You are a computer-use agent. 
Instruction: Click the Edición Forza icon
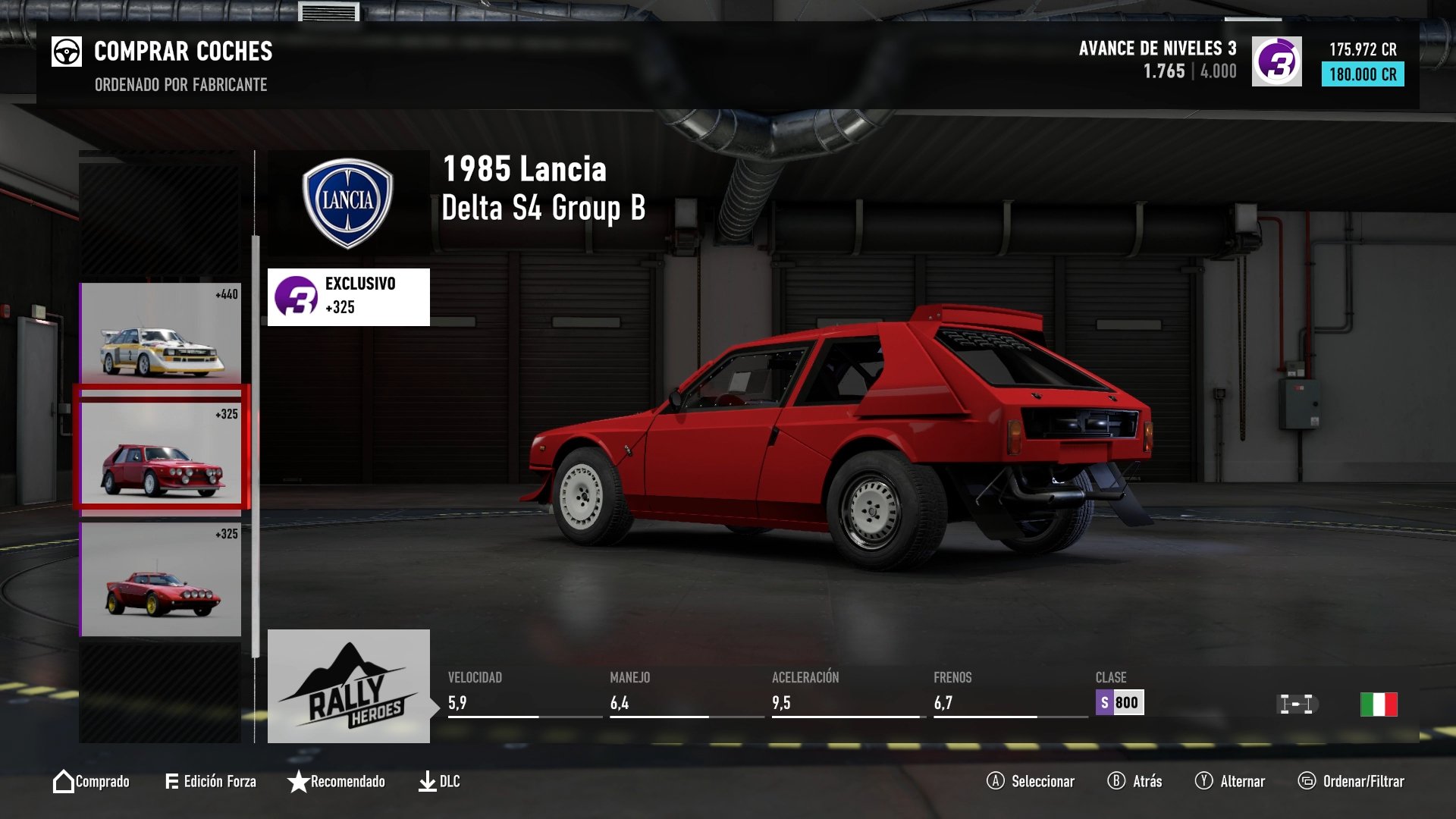[x=173, y=781]
